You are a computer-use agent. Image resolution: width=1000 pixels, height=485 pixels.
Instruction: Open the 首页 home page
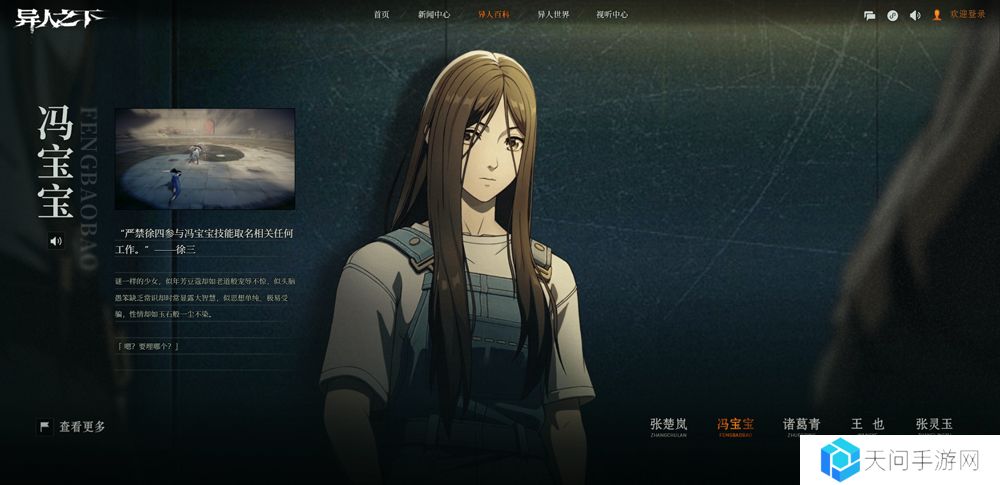pos(381,15)
